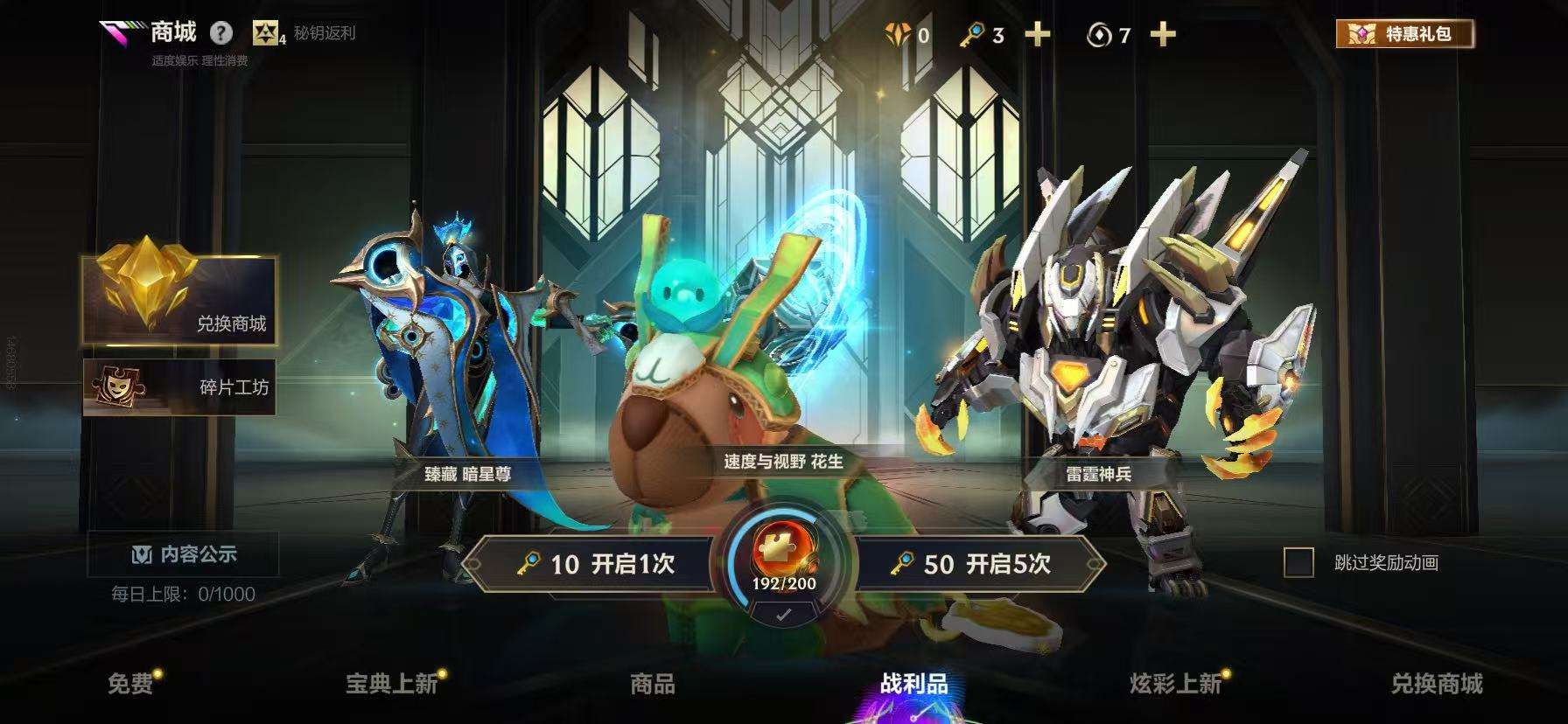The width and height of the screenshot is (1568, 724).
Task: Select the key currency icon showing 3
Action: (x=971, y=36)
